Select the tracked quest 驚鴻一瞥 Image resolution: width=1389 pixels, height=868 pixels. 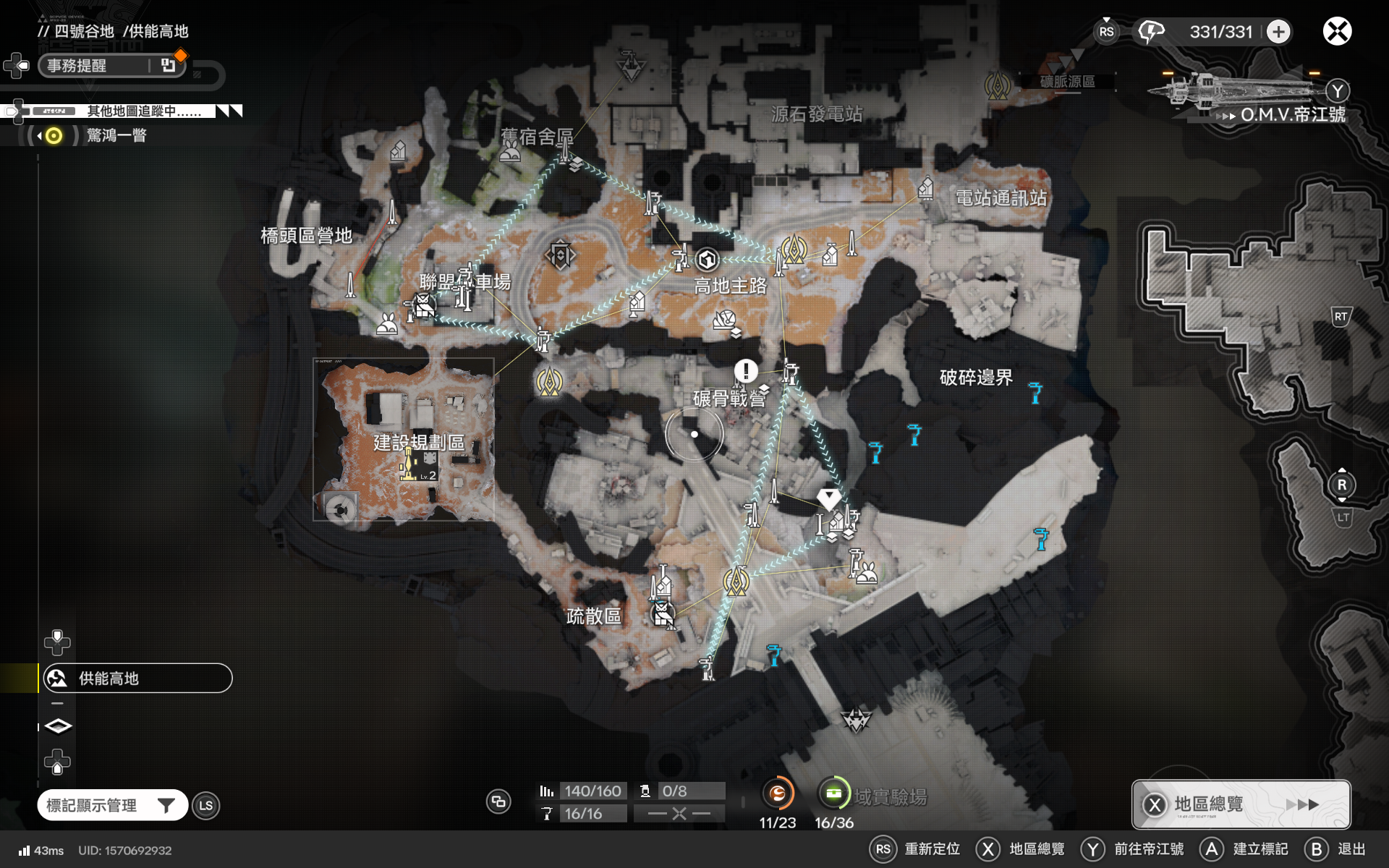click(116, 135)
